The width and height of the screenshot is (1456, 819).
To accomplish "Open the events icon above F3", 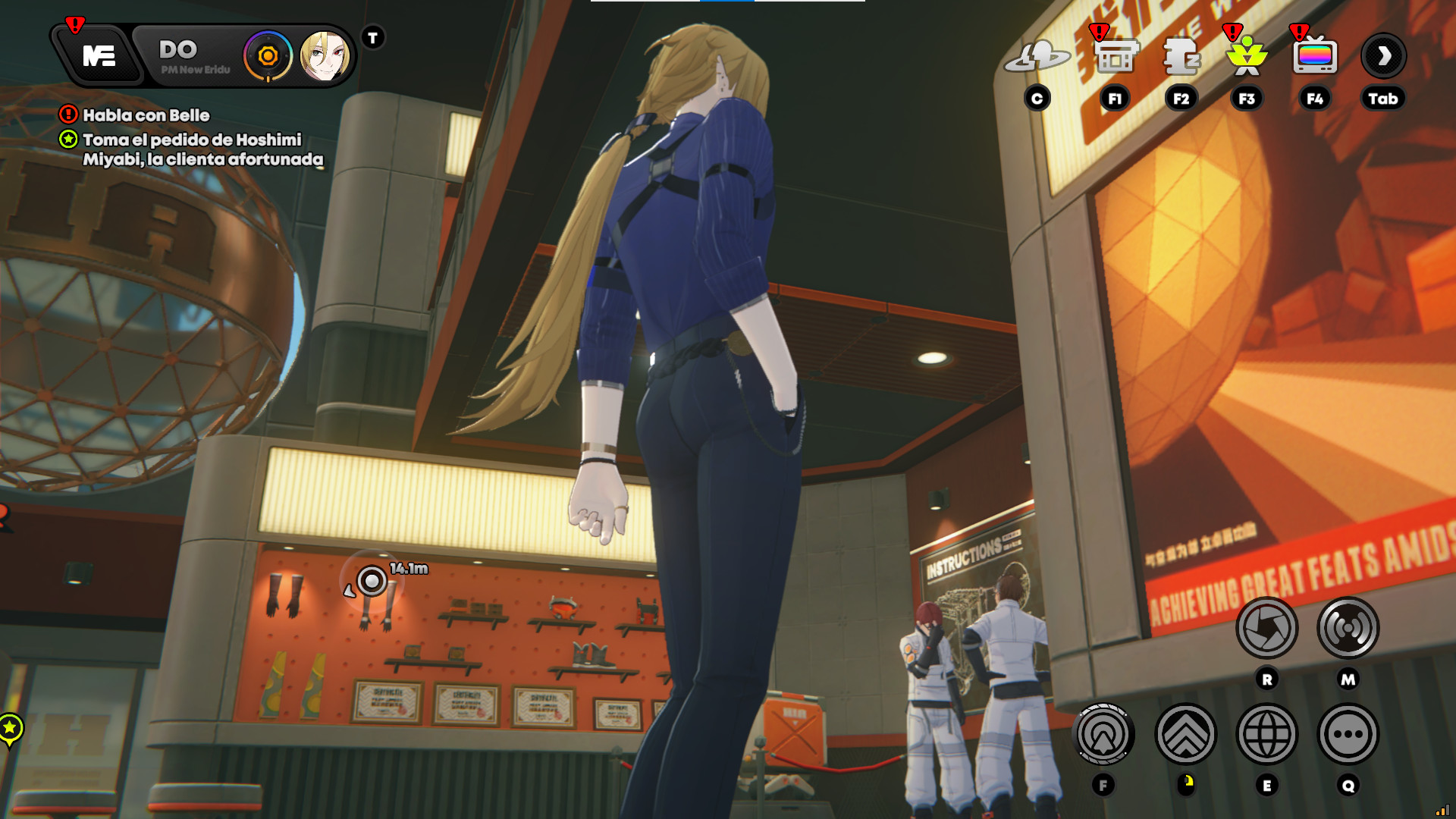I will (1247, 59).
